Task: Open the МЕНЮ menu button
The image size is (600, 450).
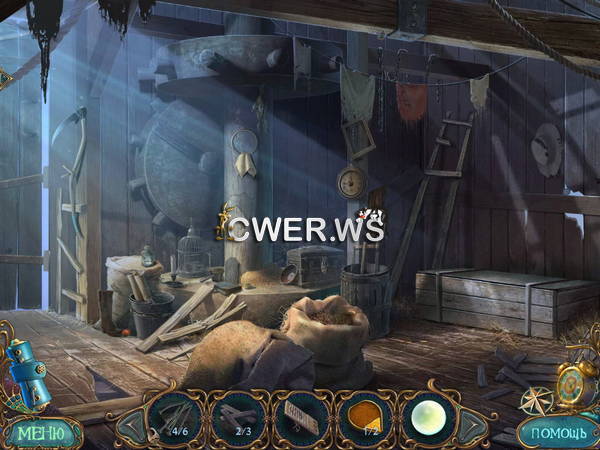Action: 42,433
